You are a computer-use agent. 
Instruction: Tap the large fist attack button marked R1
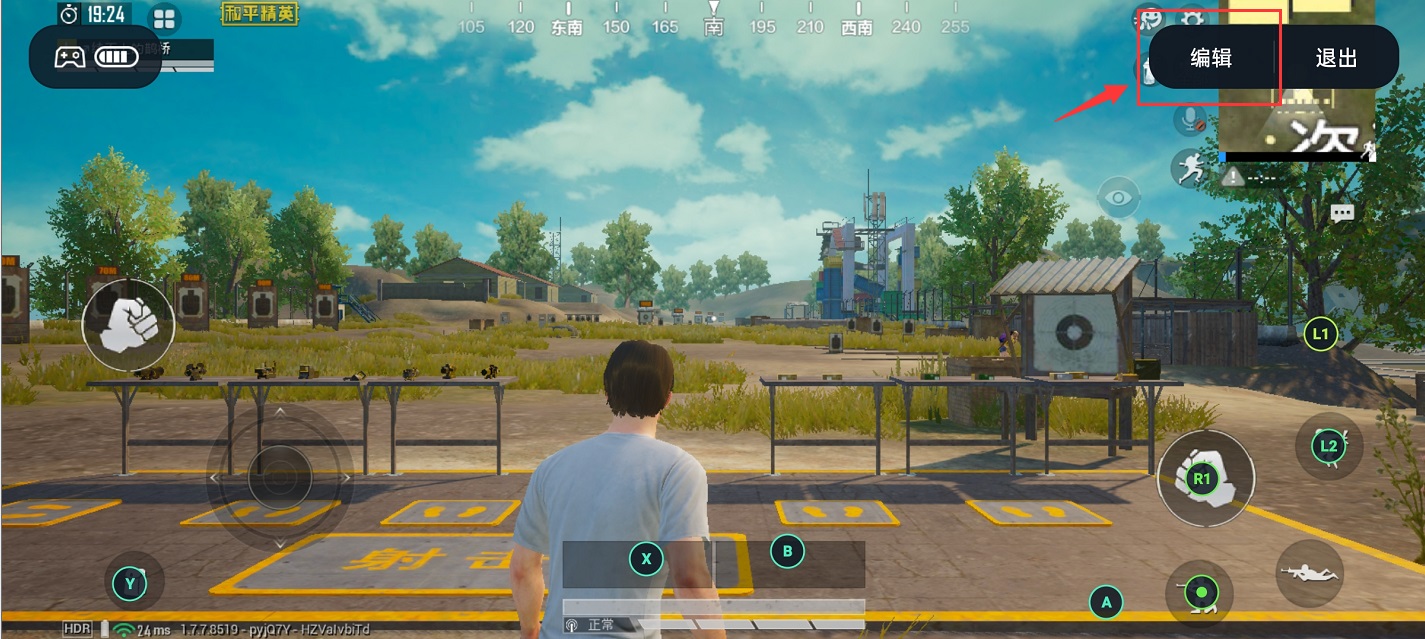1205,480
